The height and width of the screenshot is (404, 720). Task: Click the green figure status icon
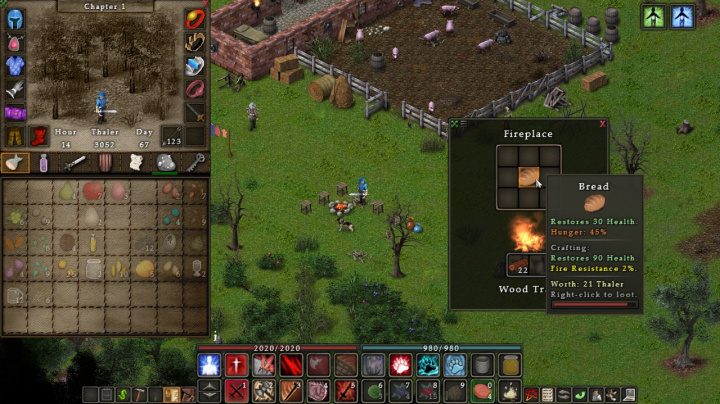[x=654, y=17]
